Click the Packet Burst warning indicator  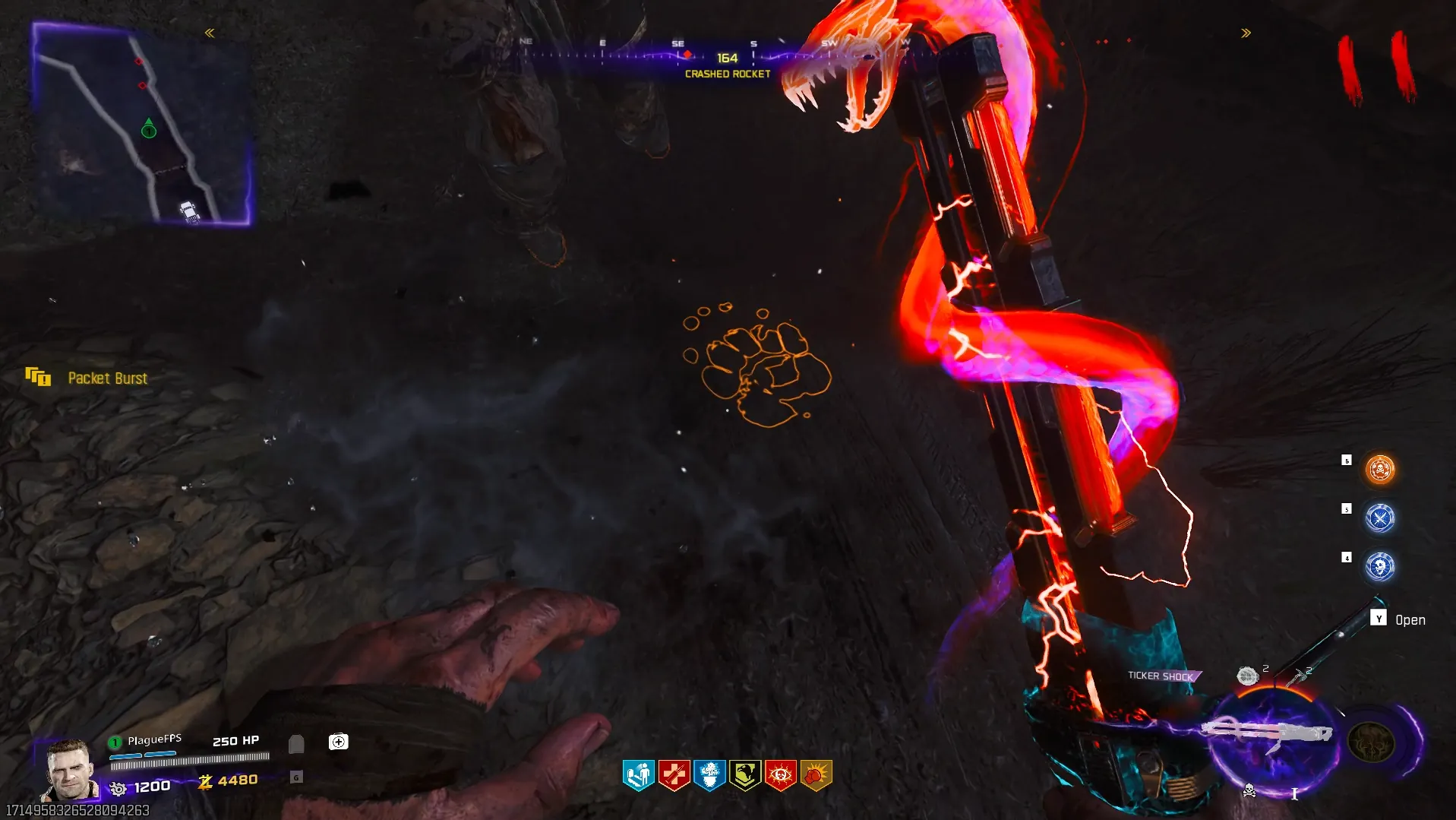[38, 377]
